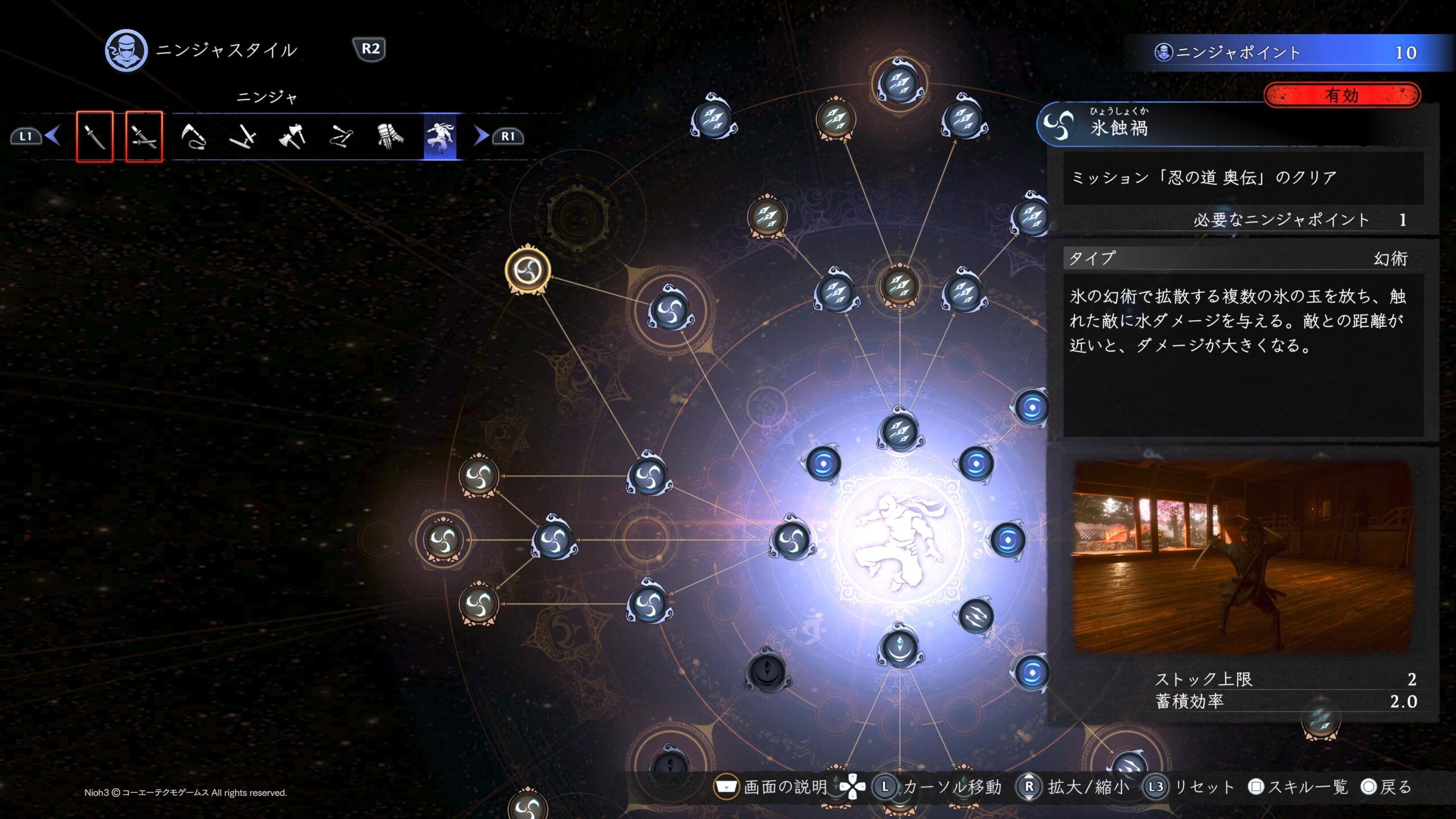Click the blue left arrow beside the weapon tabs
The image size is (1456, 819).
click(53, 136)
